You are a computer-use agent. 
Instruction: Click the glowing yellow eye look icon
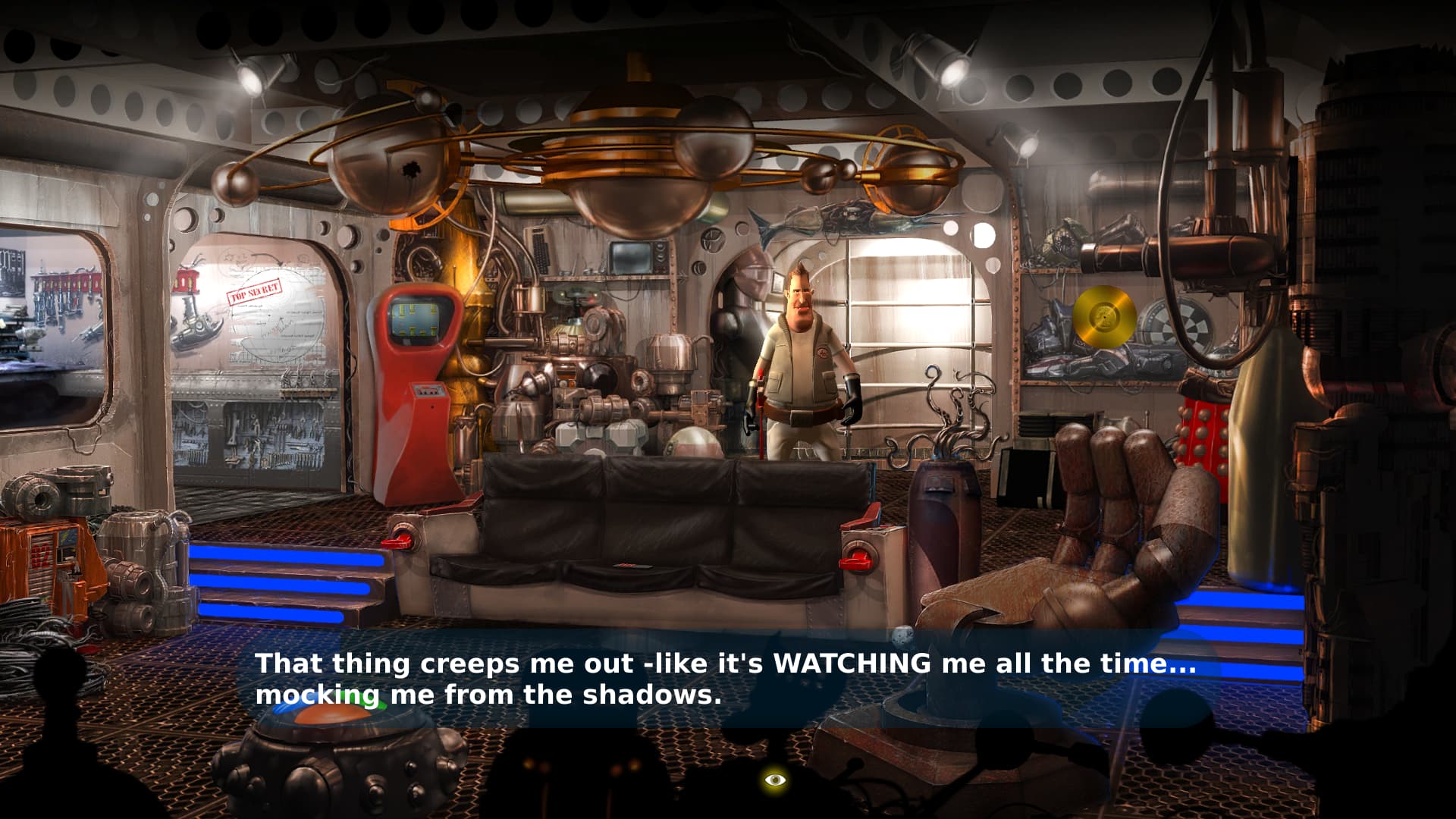click(x=774, y=779)
